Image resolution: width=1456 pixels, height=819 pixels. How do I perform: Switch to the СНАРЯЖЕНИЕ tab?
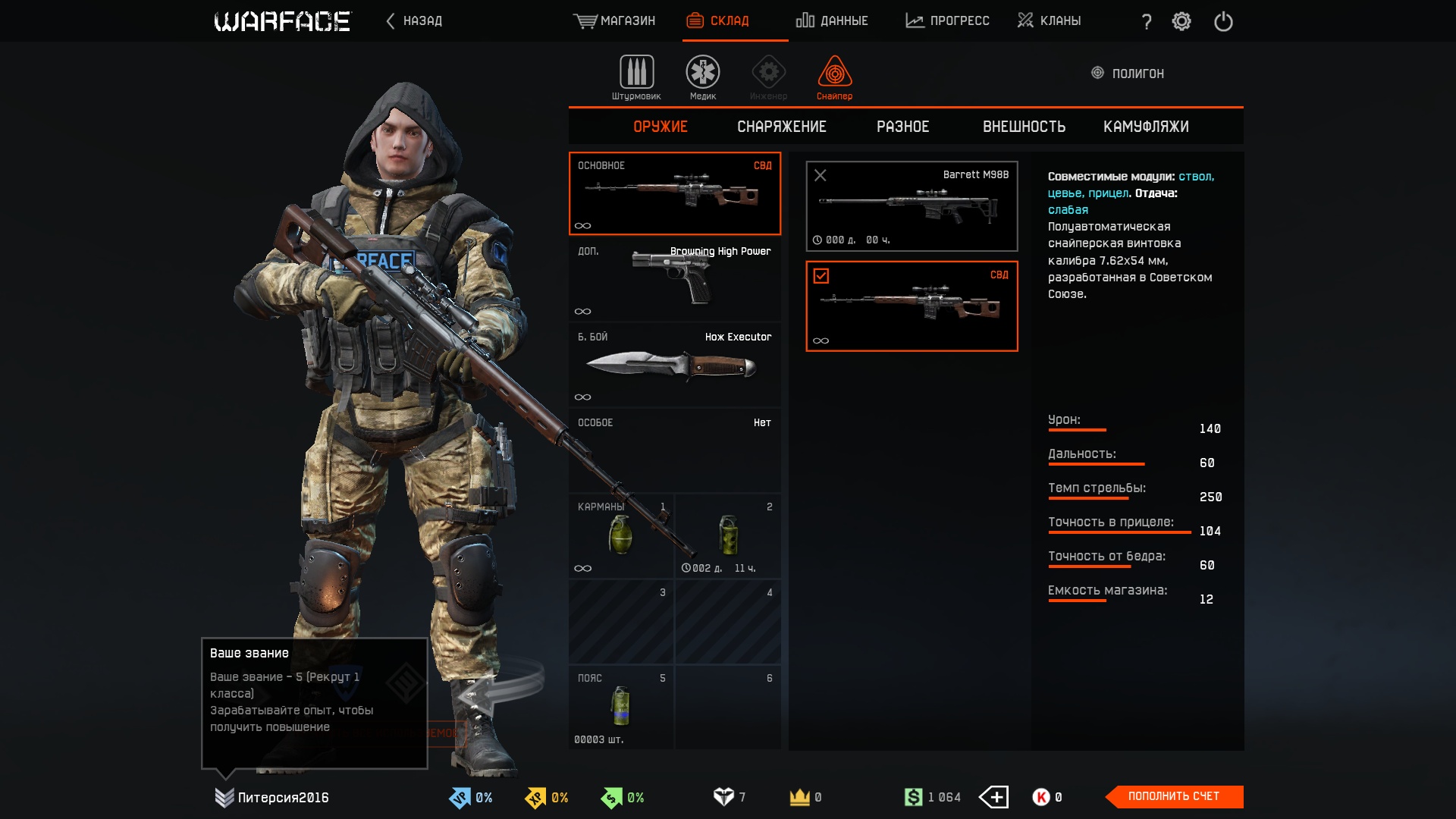click(x=782, y=127)
